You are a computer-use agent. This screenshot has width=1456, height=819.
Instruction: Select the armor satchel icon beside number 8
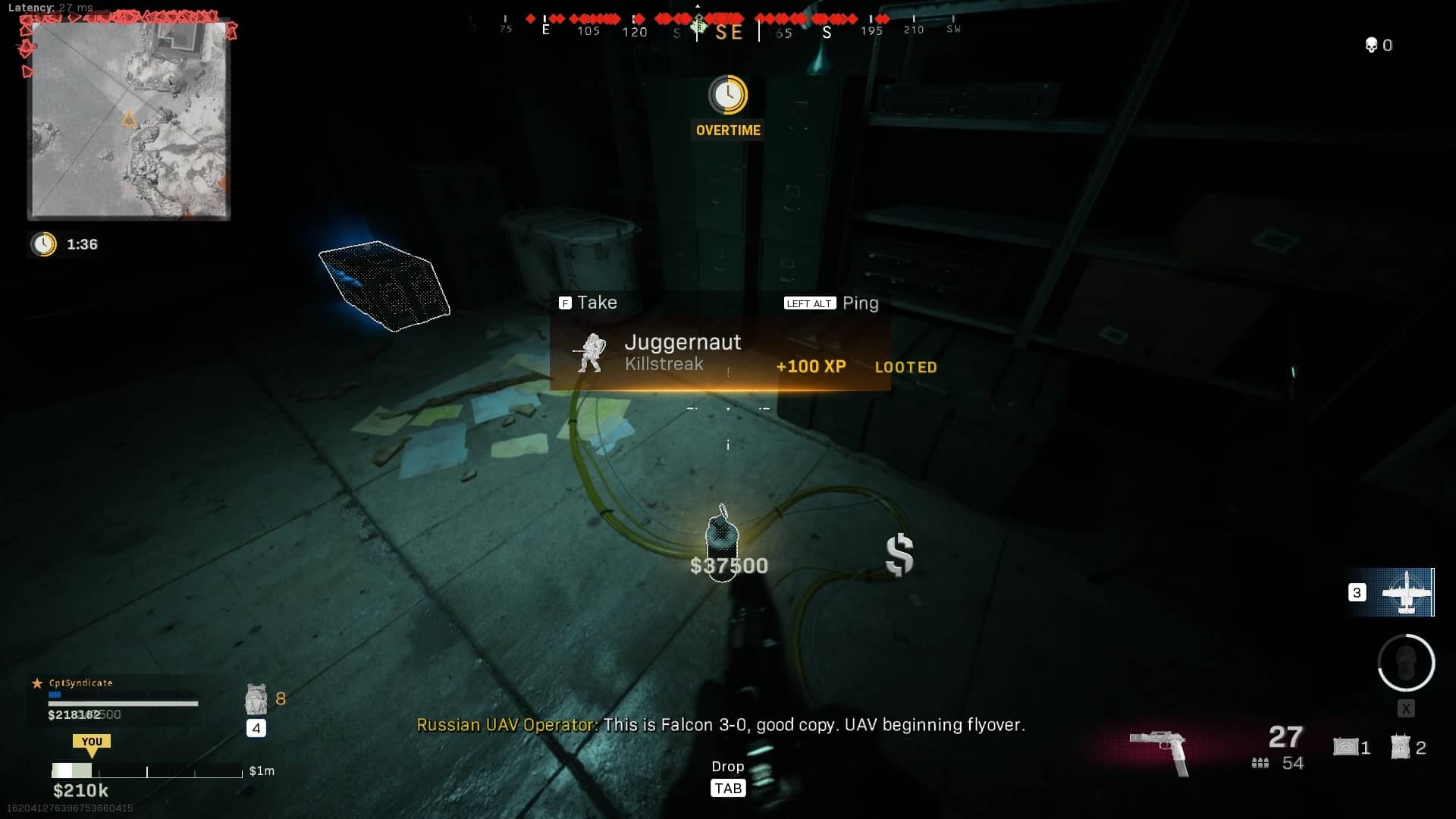(256, 698)
